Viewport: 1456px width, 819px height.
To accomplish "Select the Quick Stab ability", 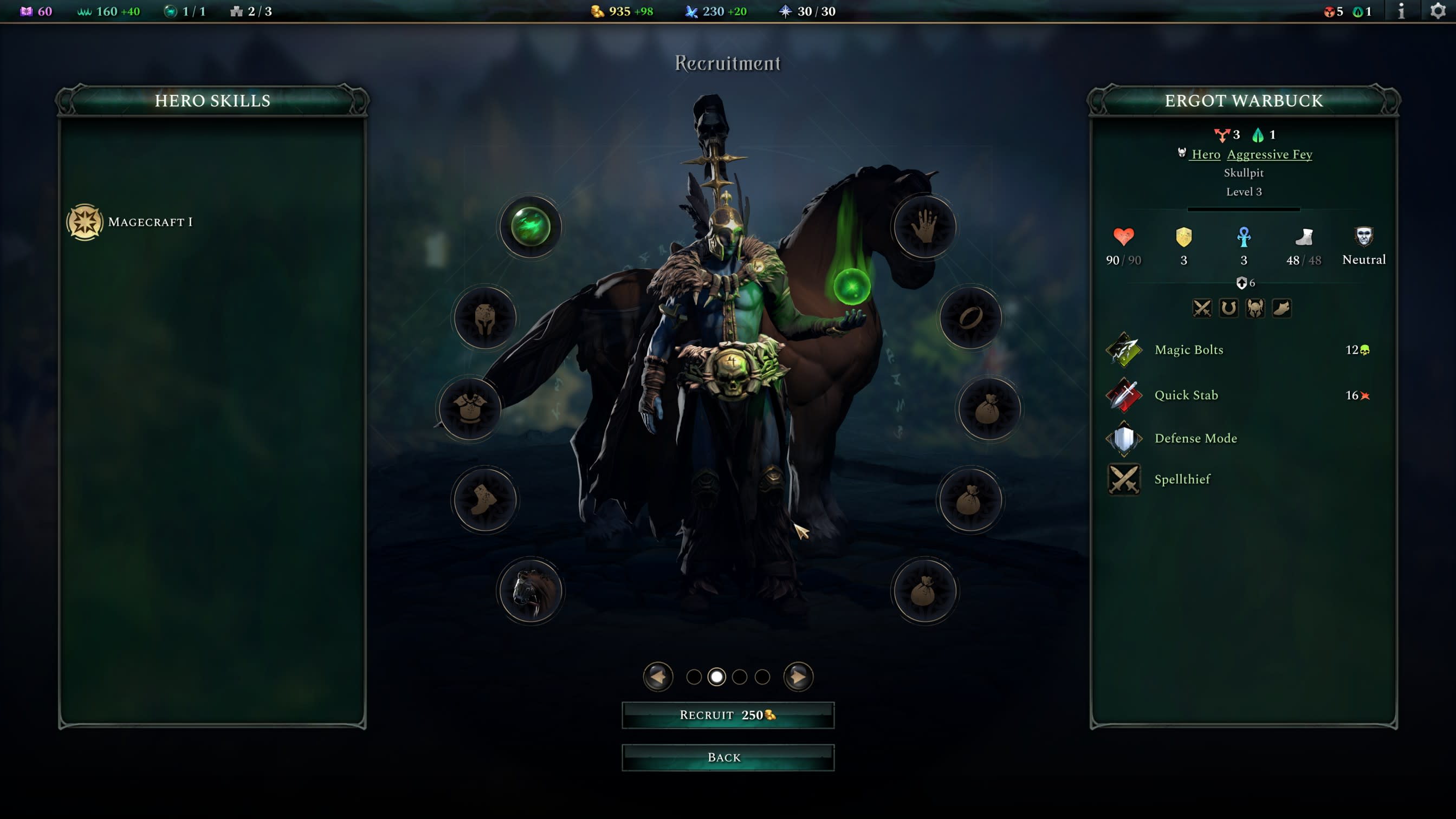I will [1186, 395].
